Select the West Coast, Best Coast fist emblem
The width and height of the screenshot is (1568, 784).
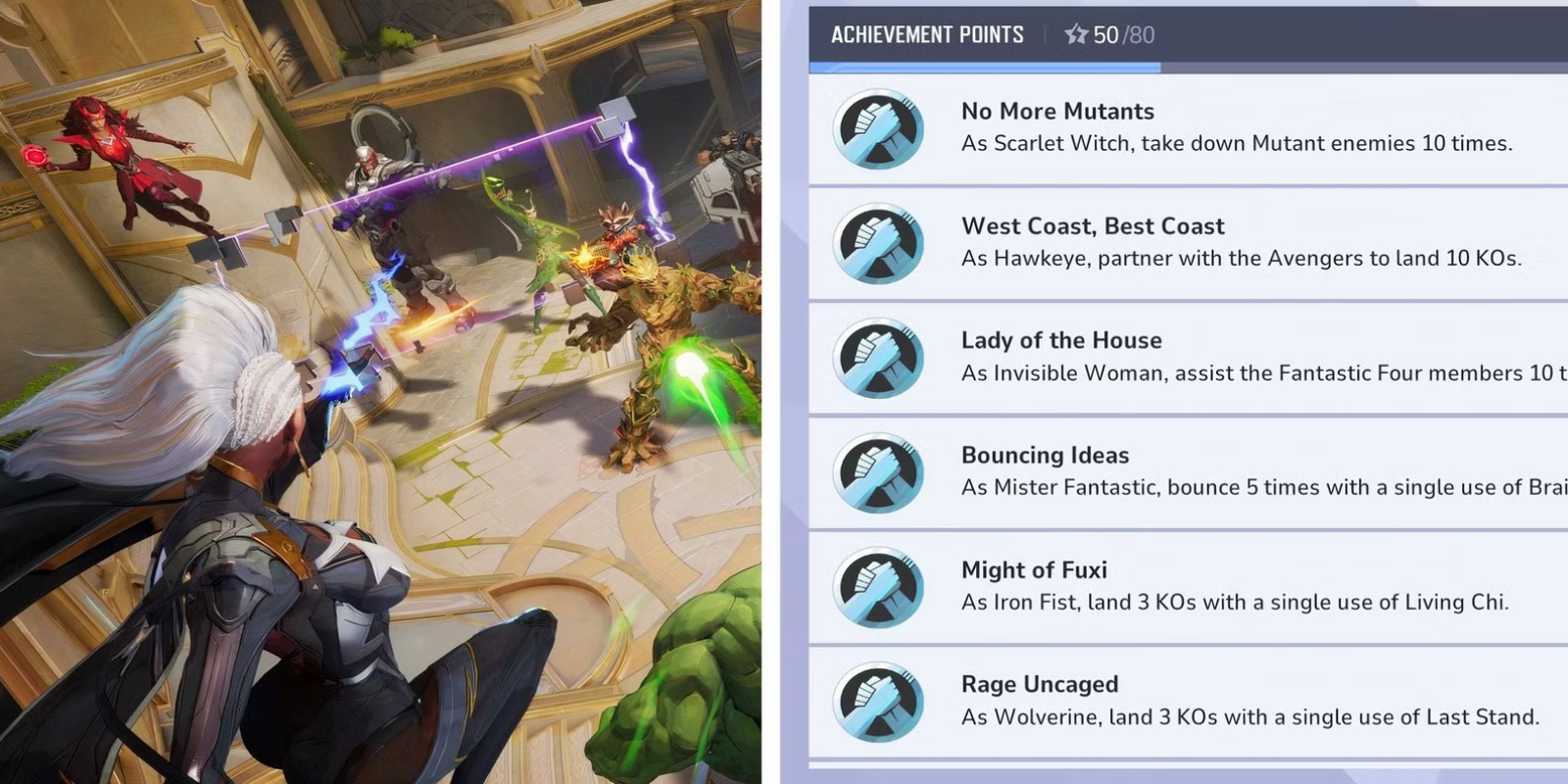click(x=877, y=242)
